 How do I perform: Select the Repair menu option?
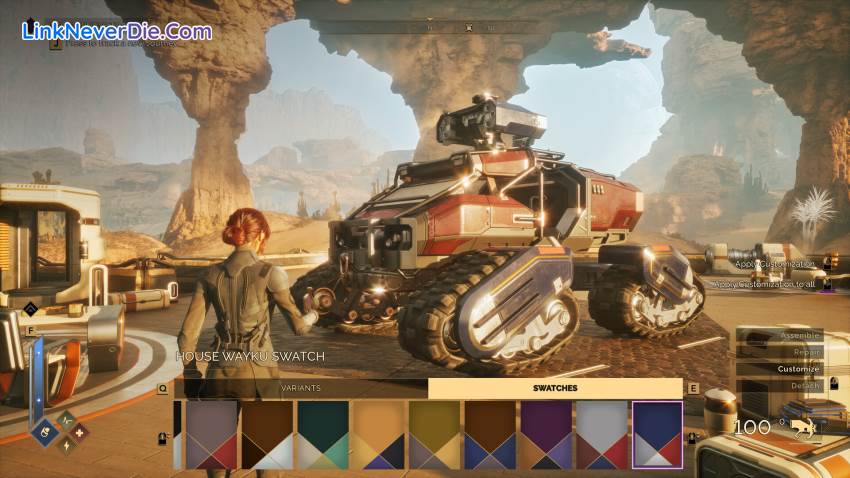[x=806, y=352]
